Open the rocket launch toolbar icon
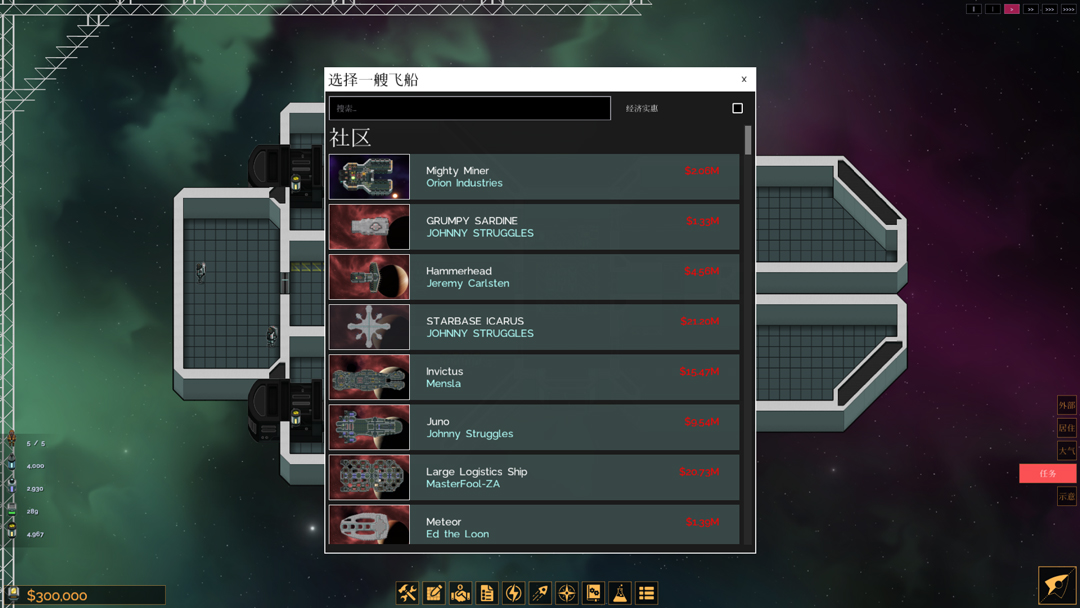Image resolution: width=1080 pixels, height=608 pixels. click(x=540, y=593)
